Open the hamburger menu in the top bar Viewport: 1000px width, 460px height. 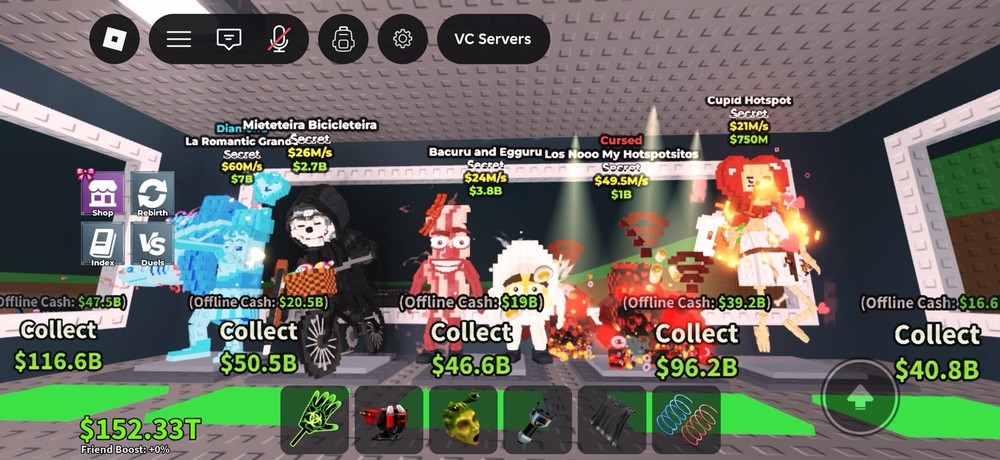click(179, 39)
